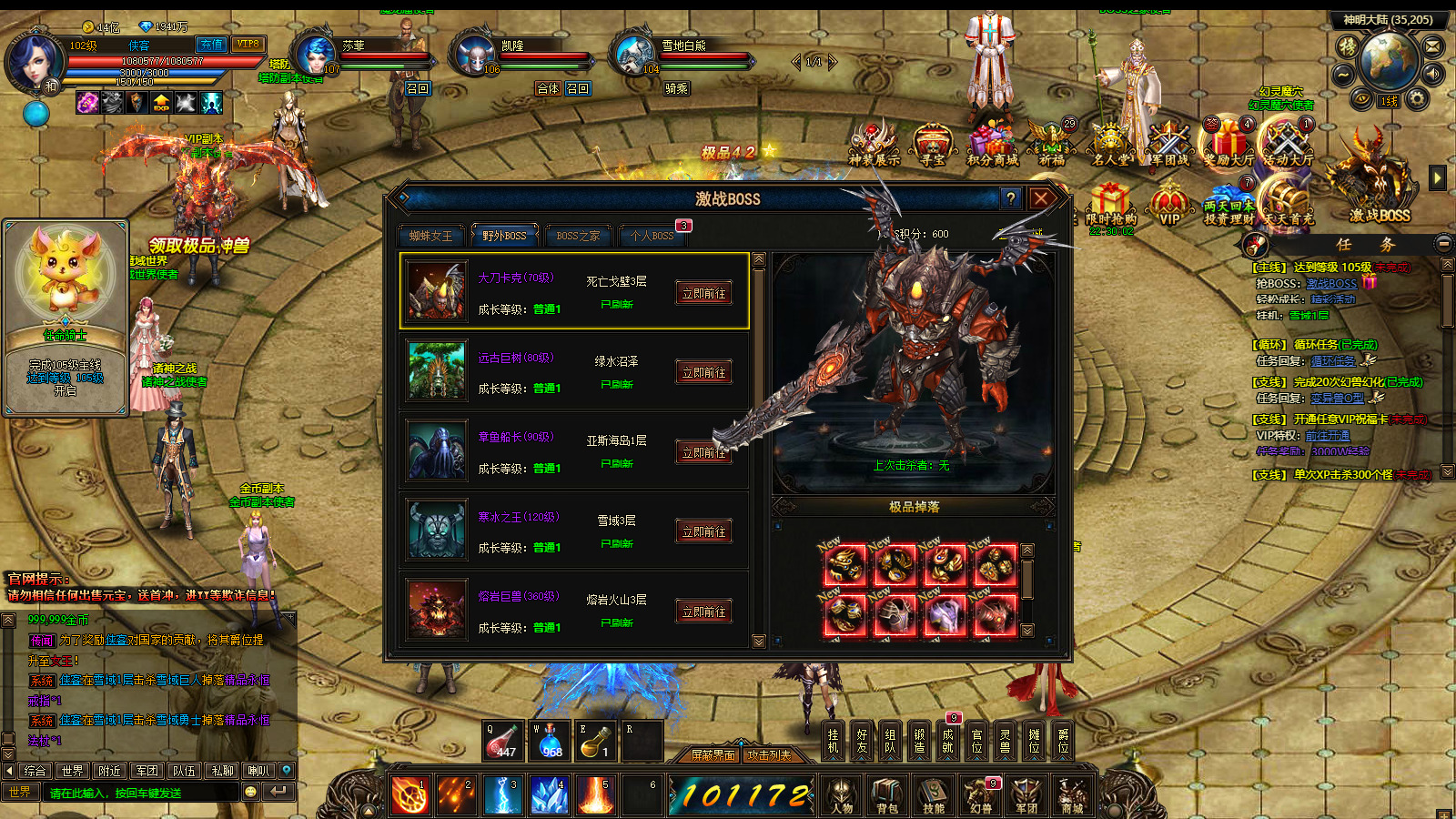Viewport: 1456px width, 819px height.
Task: Close the 激战BOSS window
Action: point(1041,197)
